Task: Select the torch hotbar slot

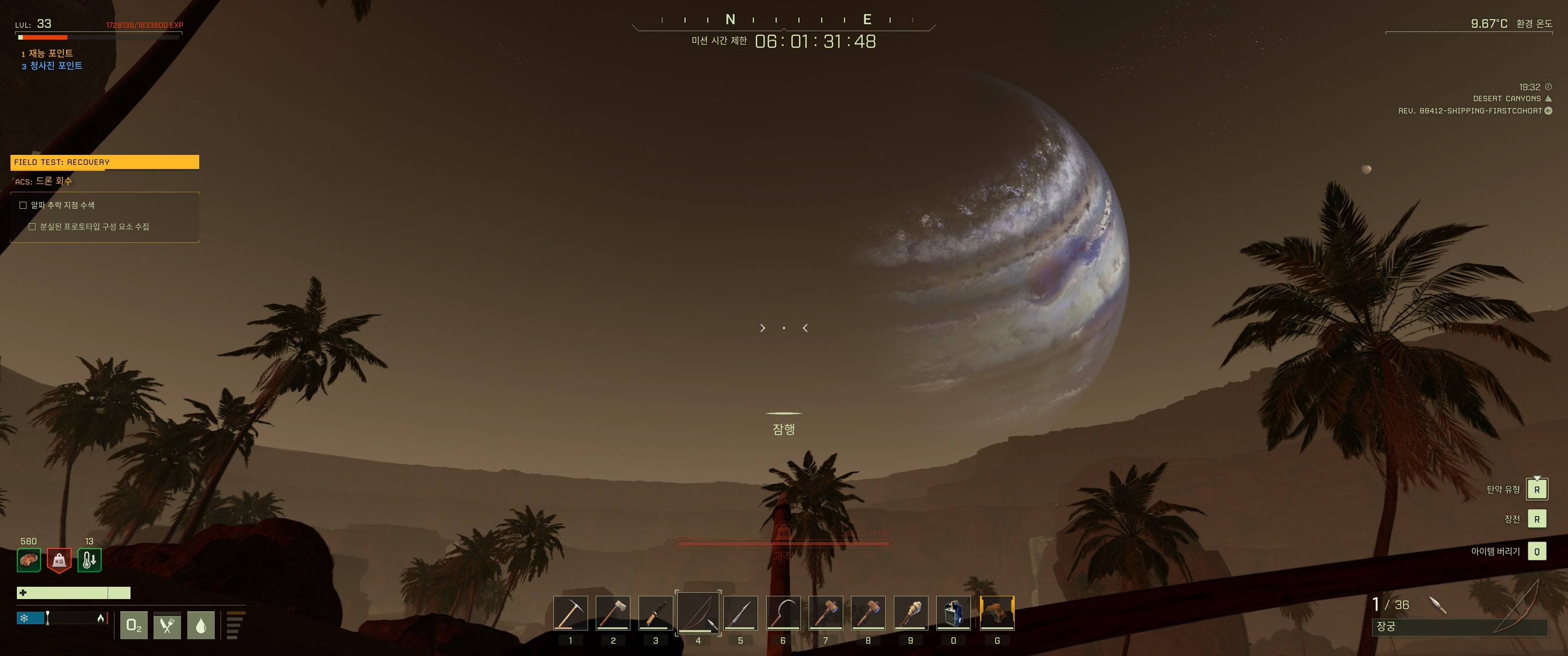Action: (x=911, y=613)
